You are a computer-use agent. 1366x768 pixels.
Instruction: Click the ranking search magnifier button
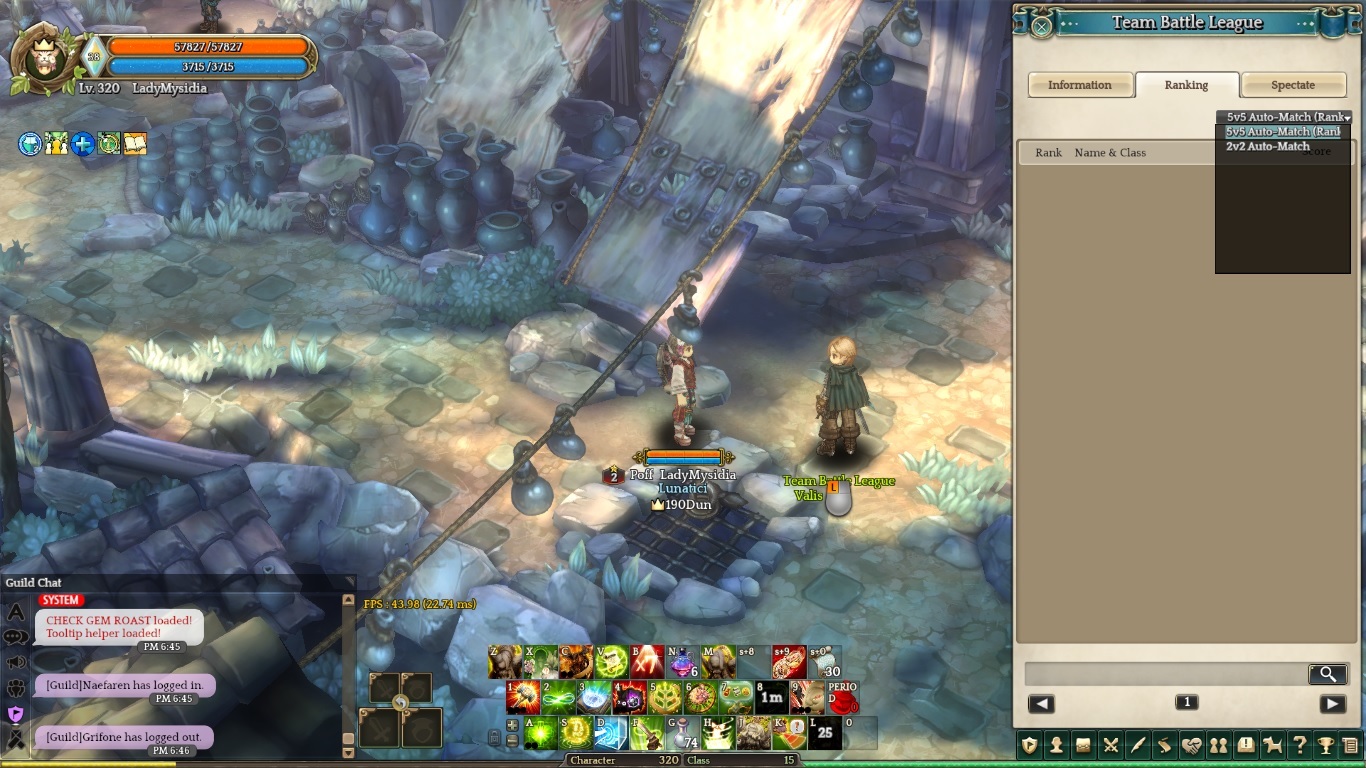(1327, 674)
